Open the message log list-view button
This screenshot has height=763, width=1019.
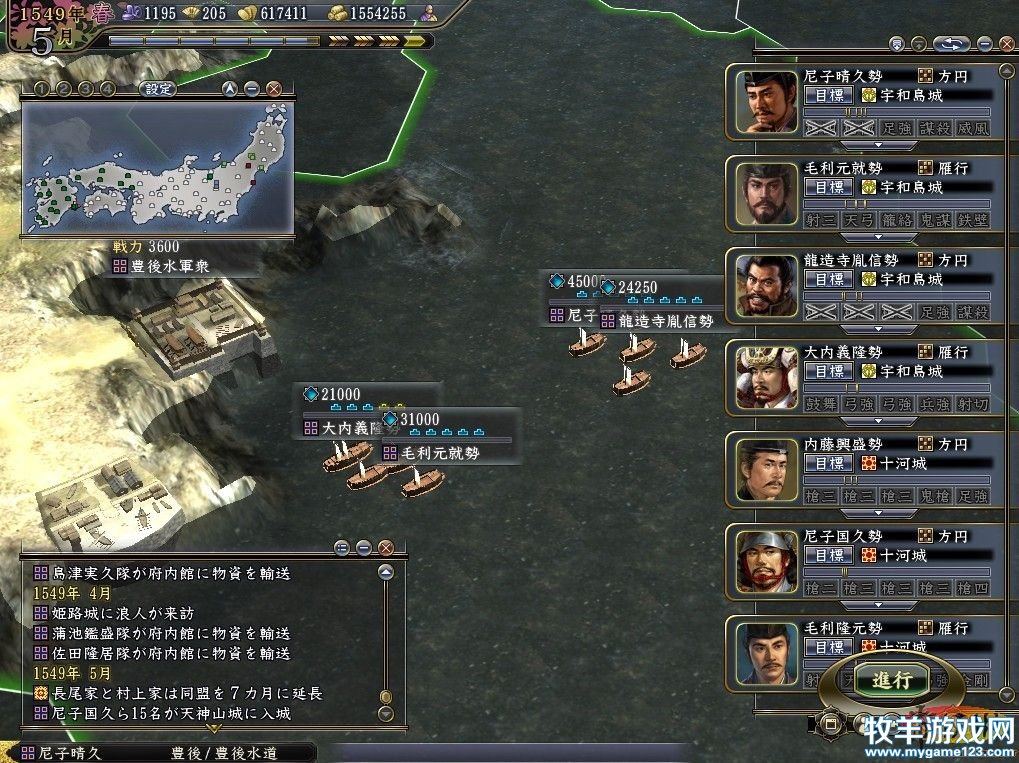342,547
